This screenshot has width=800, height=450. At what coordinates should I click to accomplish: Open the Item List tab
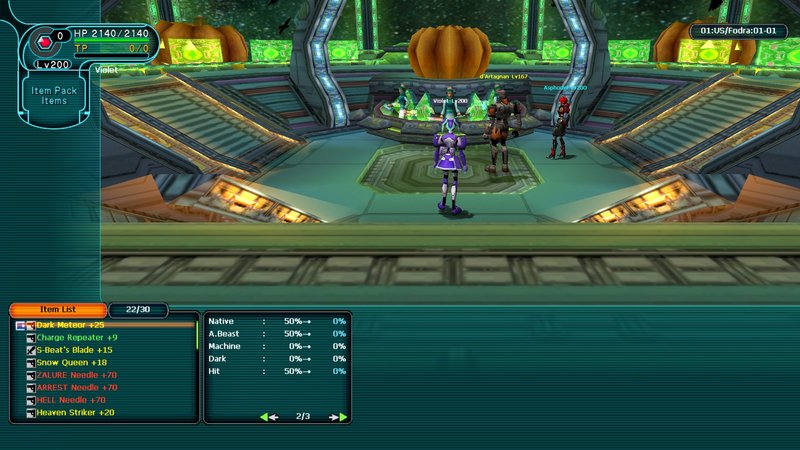tap(57, 310)
